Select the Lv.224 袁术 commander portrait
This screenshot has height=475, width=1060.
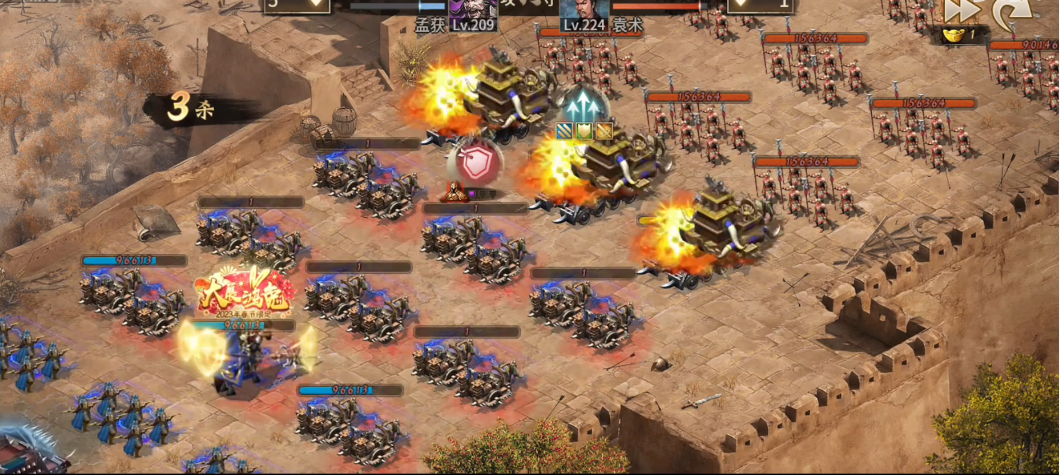(x=585, y=8)
